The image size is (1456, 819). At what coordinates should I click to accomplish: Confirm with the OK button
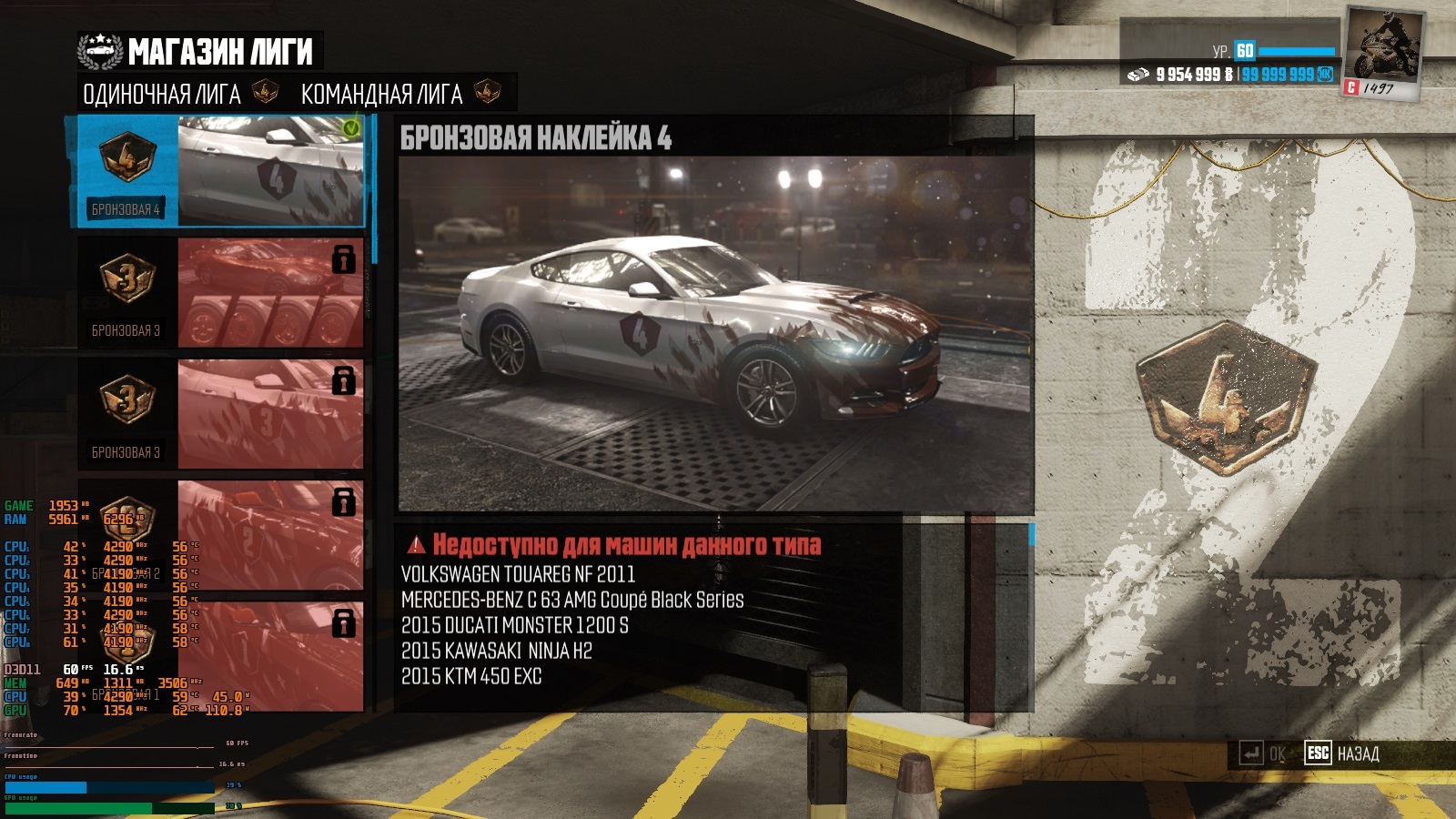pos(1265,753)
